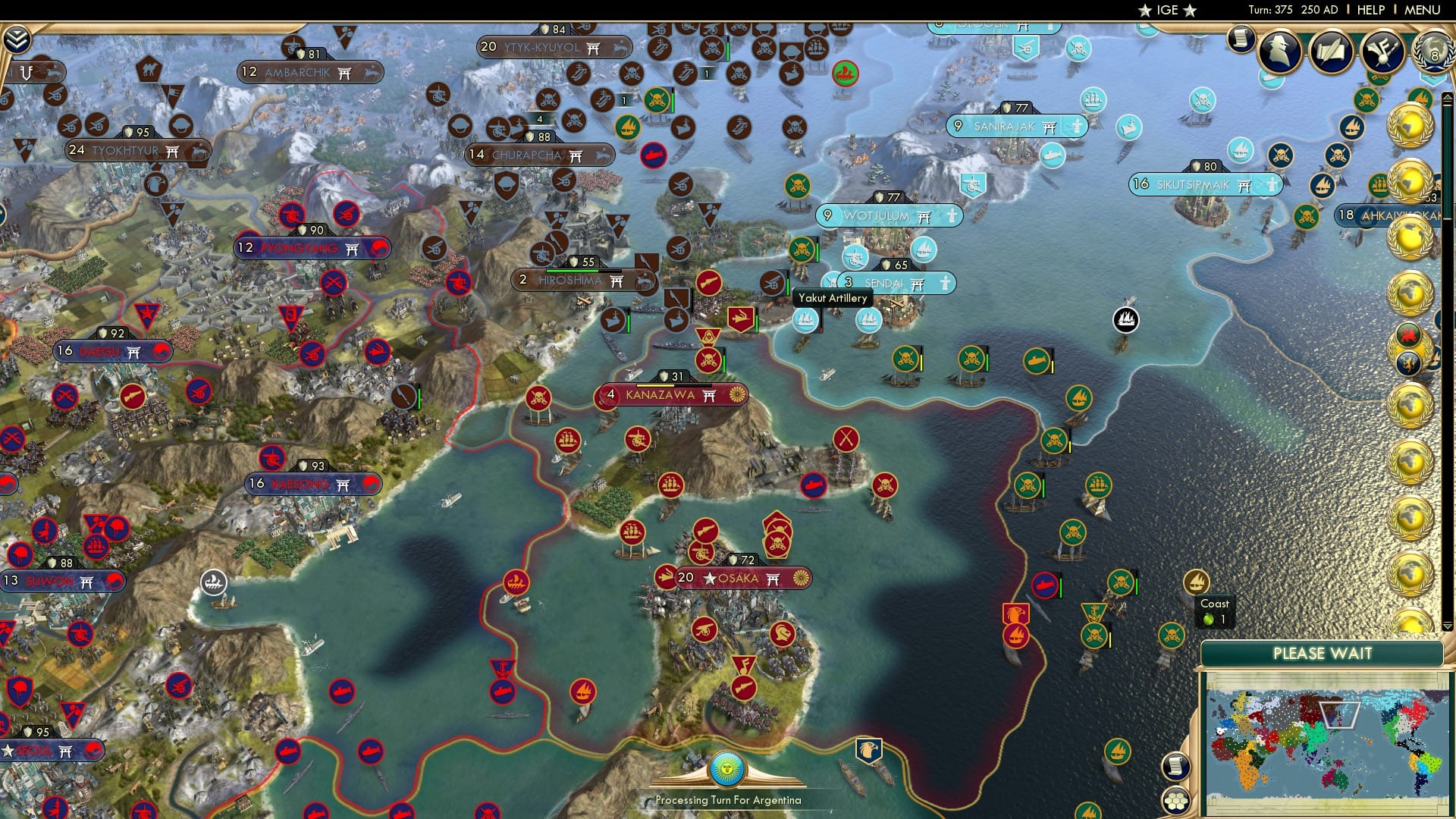Open the notifications scroll below the top bar
1456x819 pixels.
coord(1241,40)
